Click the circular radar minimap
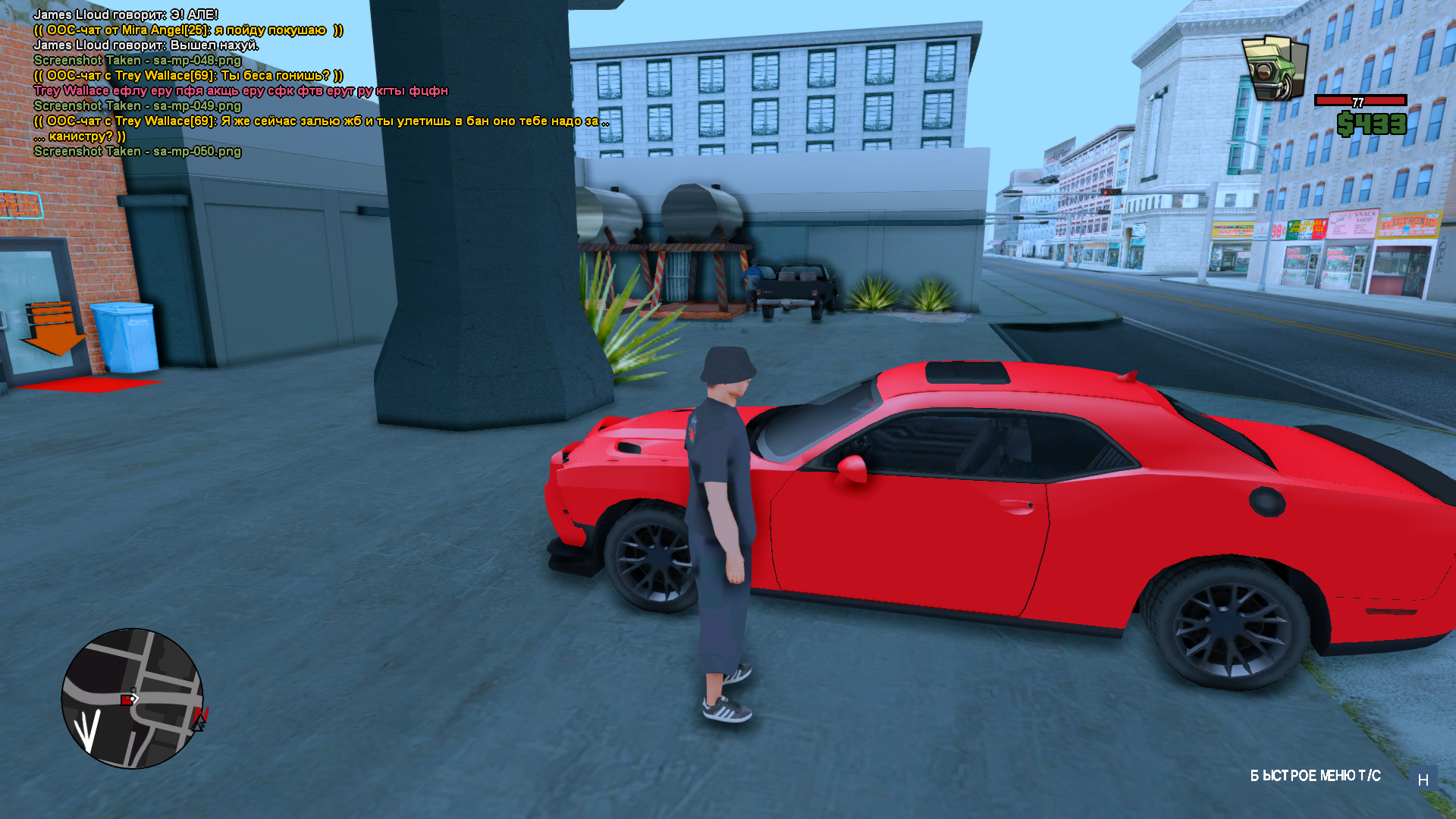Image resolution: width=1456 pixels, height=819 pixels. (x=132, y=698)
